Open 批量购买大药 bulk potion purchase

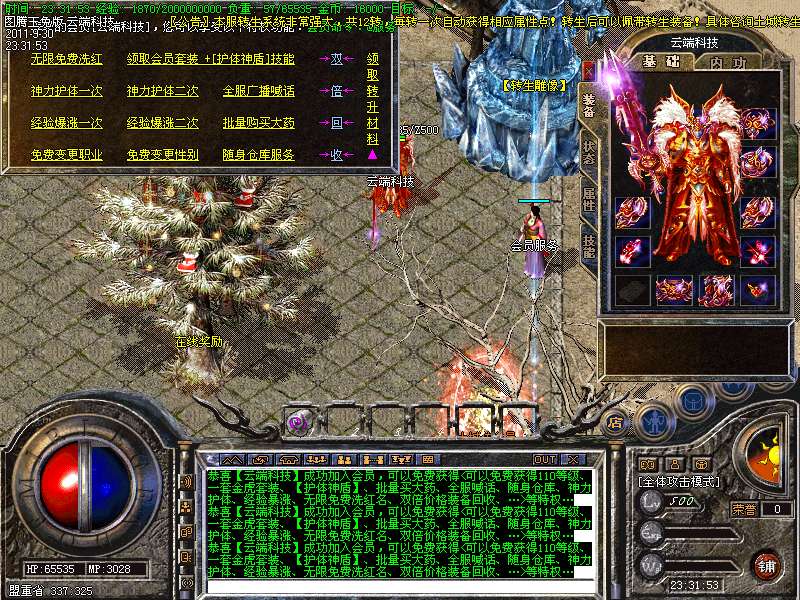pos(258,123)
